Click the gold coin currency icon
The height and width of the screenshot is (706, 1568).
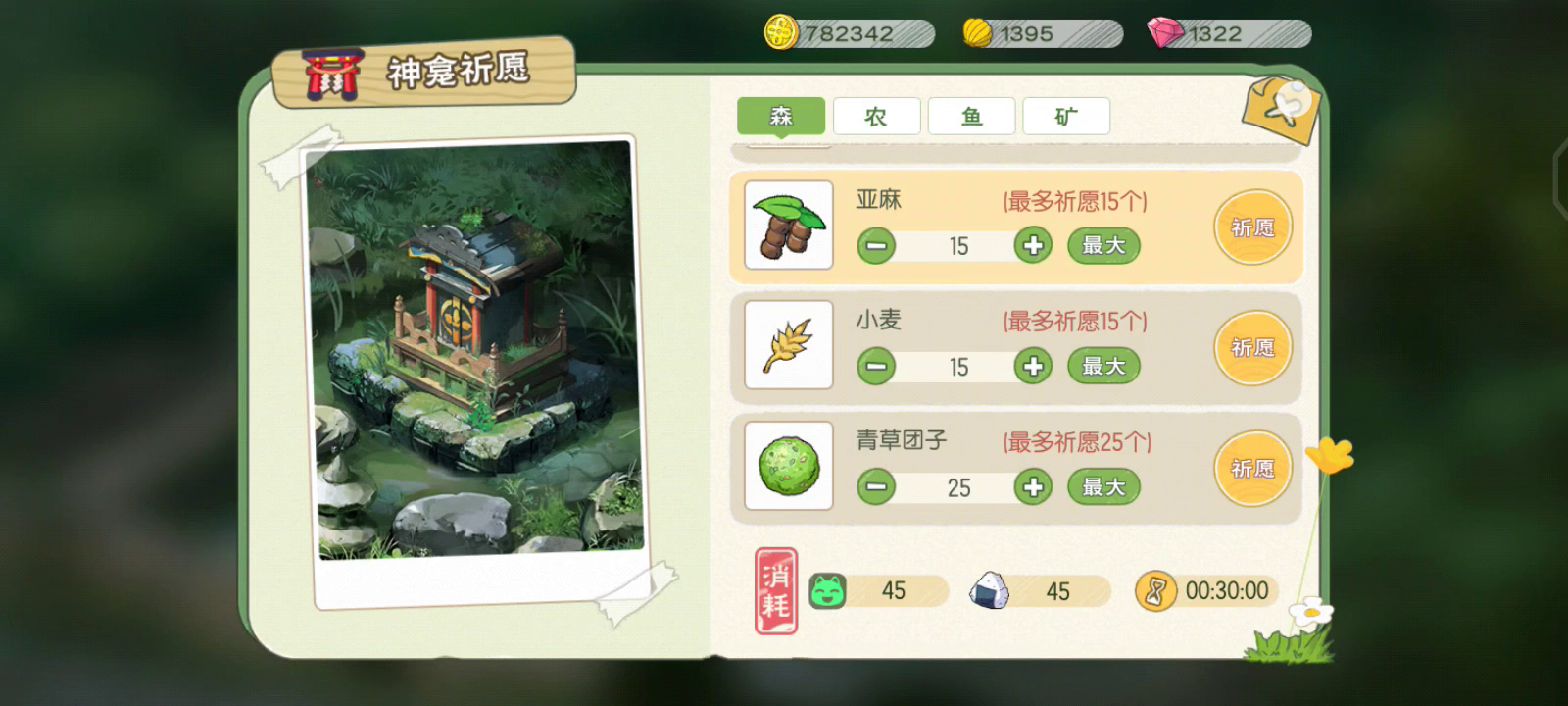coord(779,32)
